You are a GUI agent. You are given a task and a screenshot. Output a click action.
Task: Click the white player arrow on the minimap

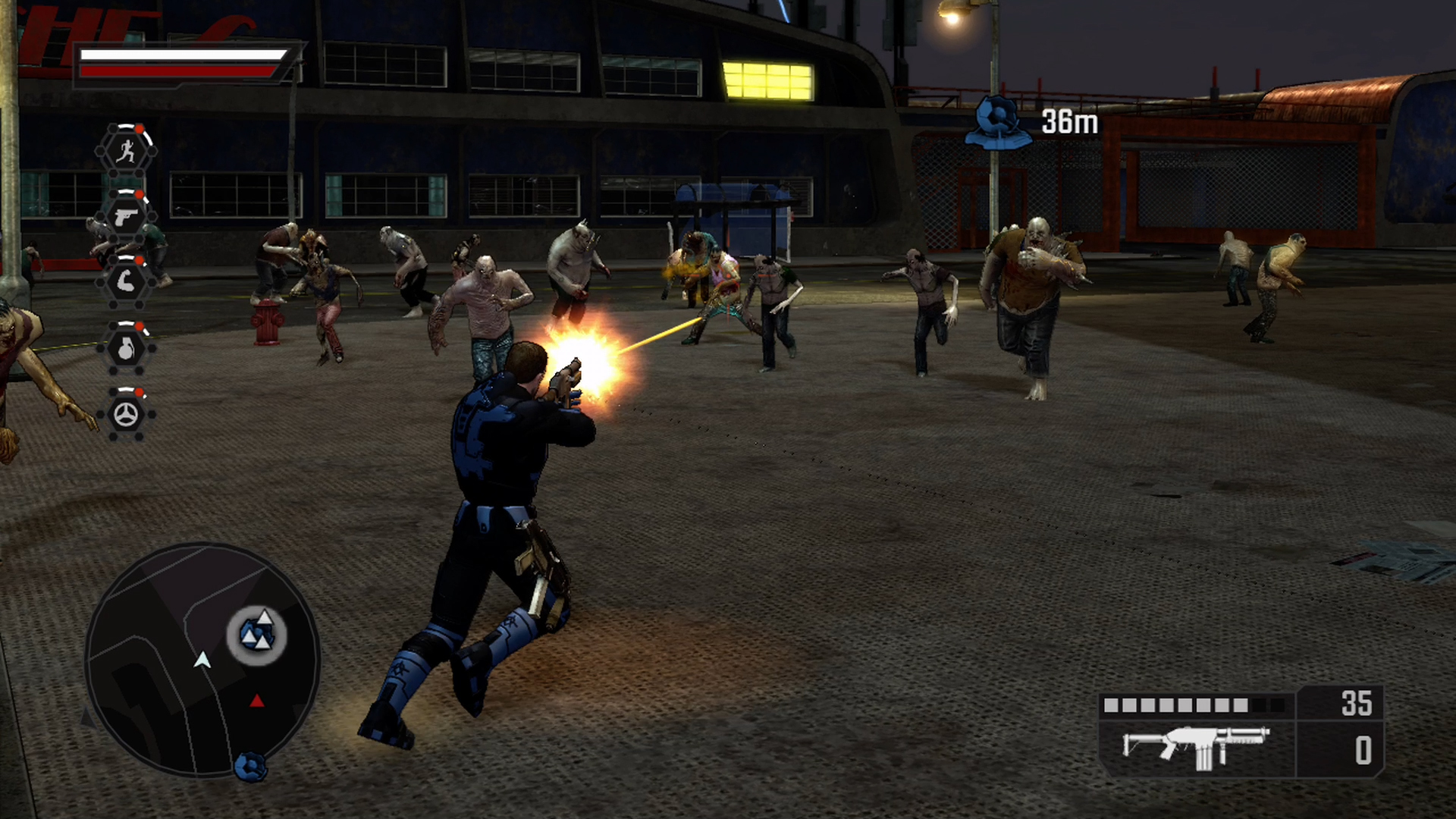[202, 660]
